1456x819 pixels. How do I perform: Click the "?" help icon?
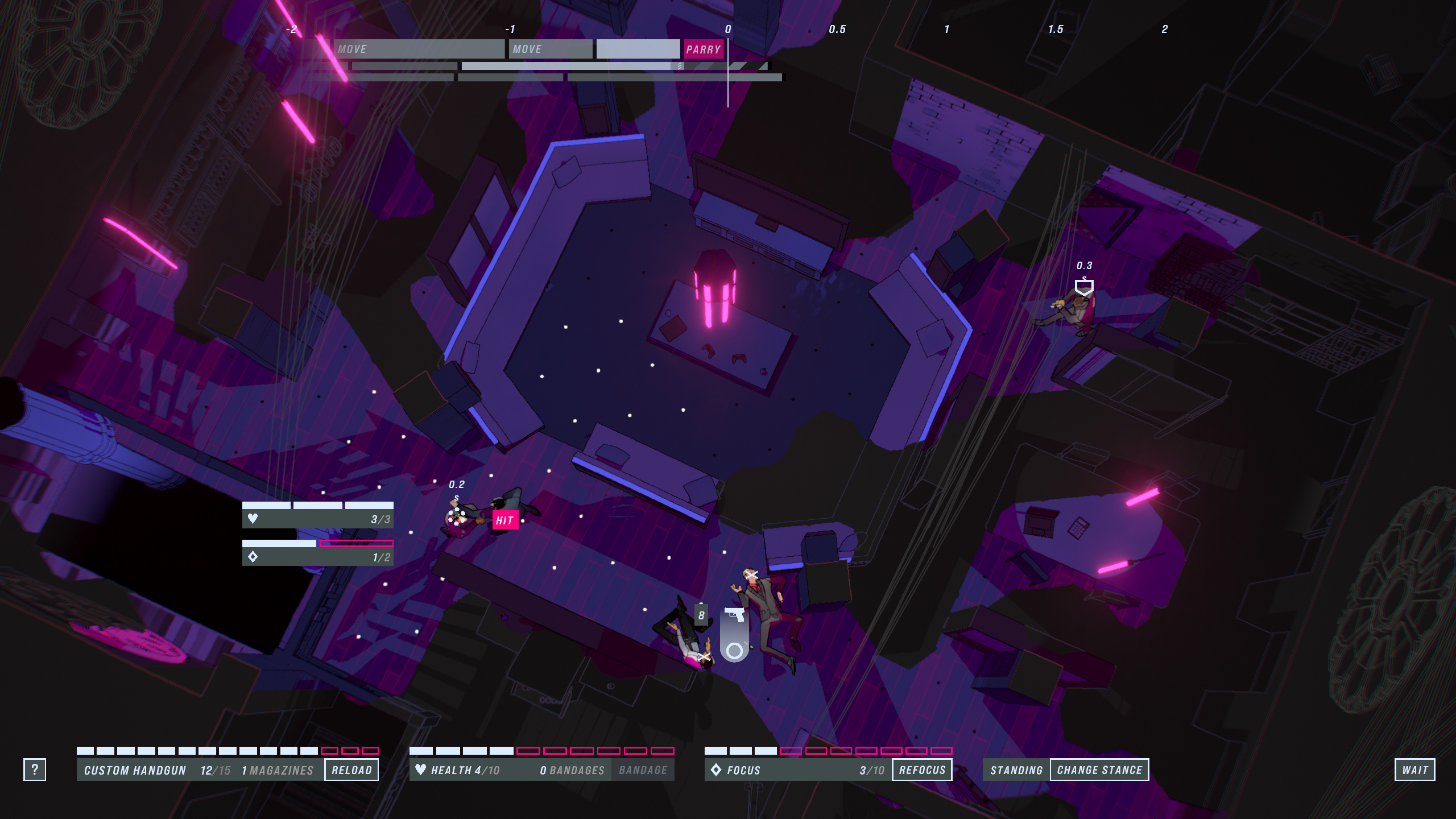[36, 770]
